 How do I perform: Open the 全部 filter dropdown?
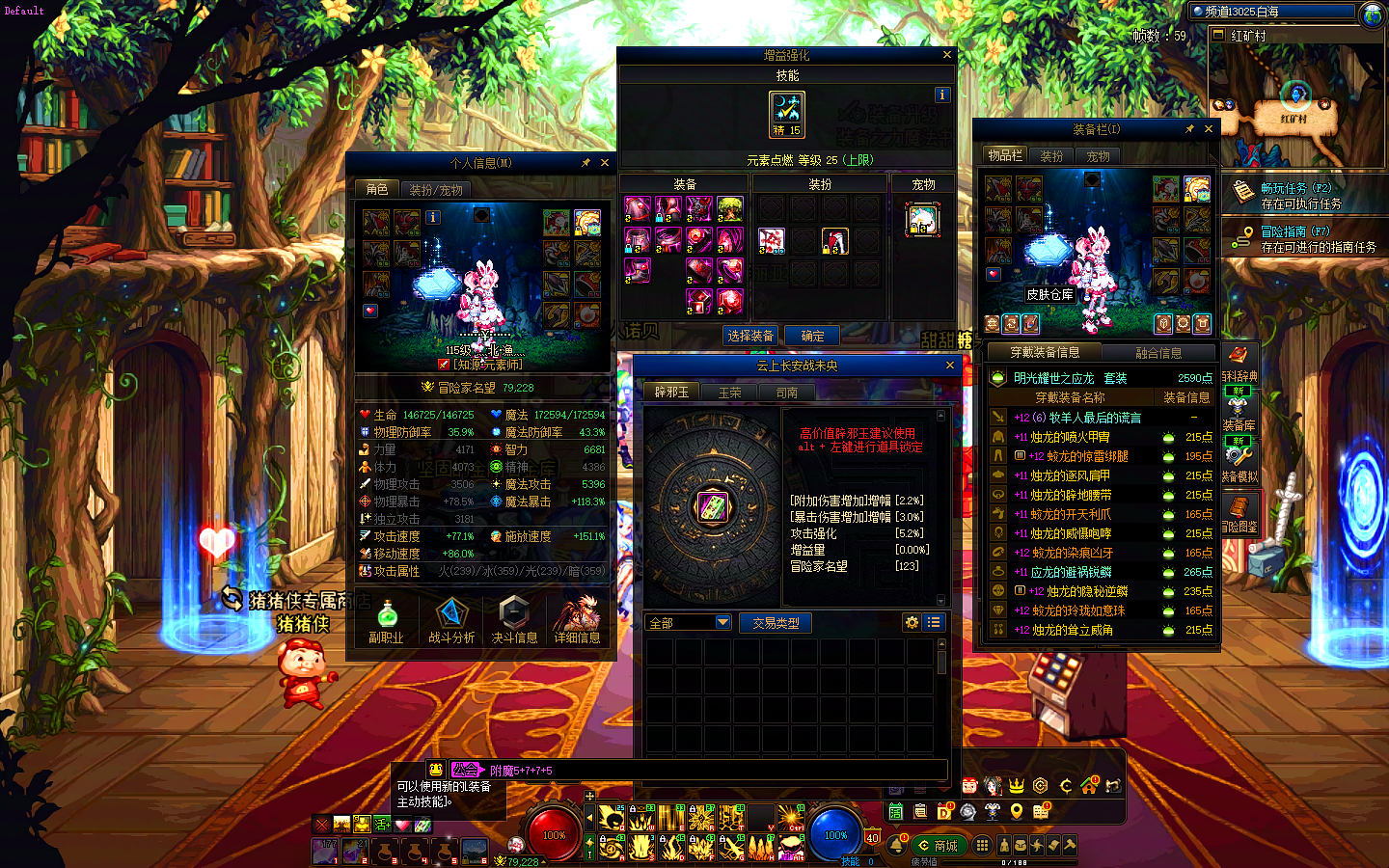pos(689,623)
